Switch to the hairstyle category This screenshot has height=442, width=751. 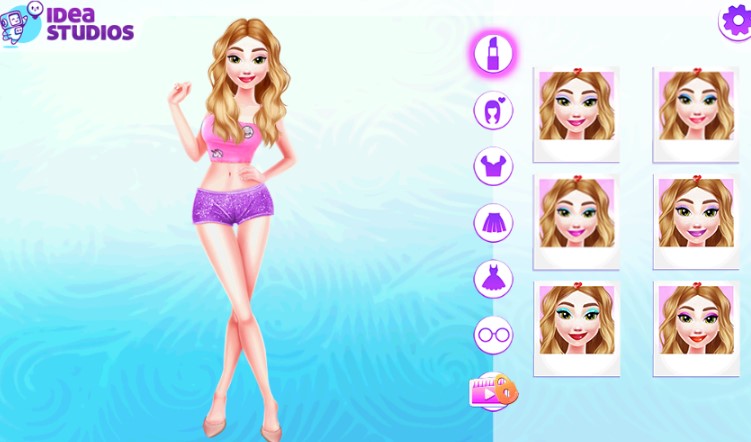493,109
